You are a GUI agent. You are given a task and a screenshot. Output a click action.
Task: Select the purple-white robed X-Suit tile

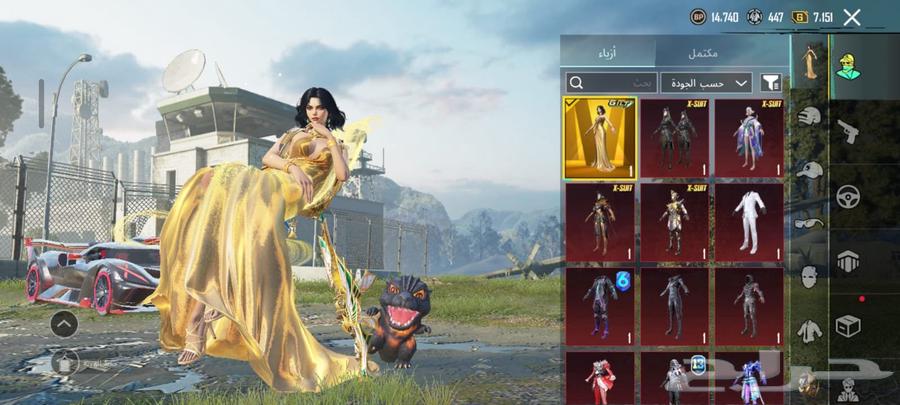coord(749,137)
